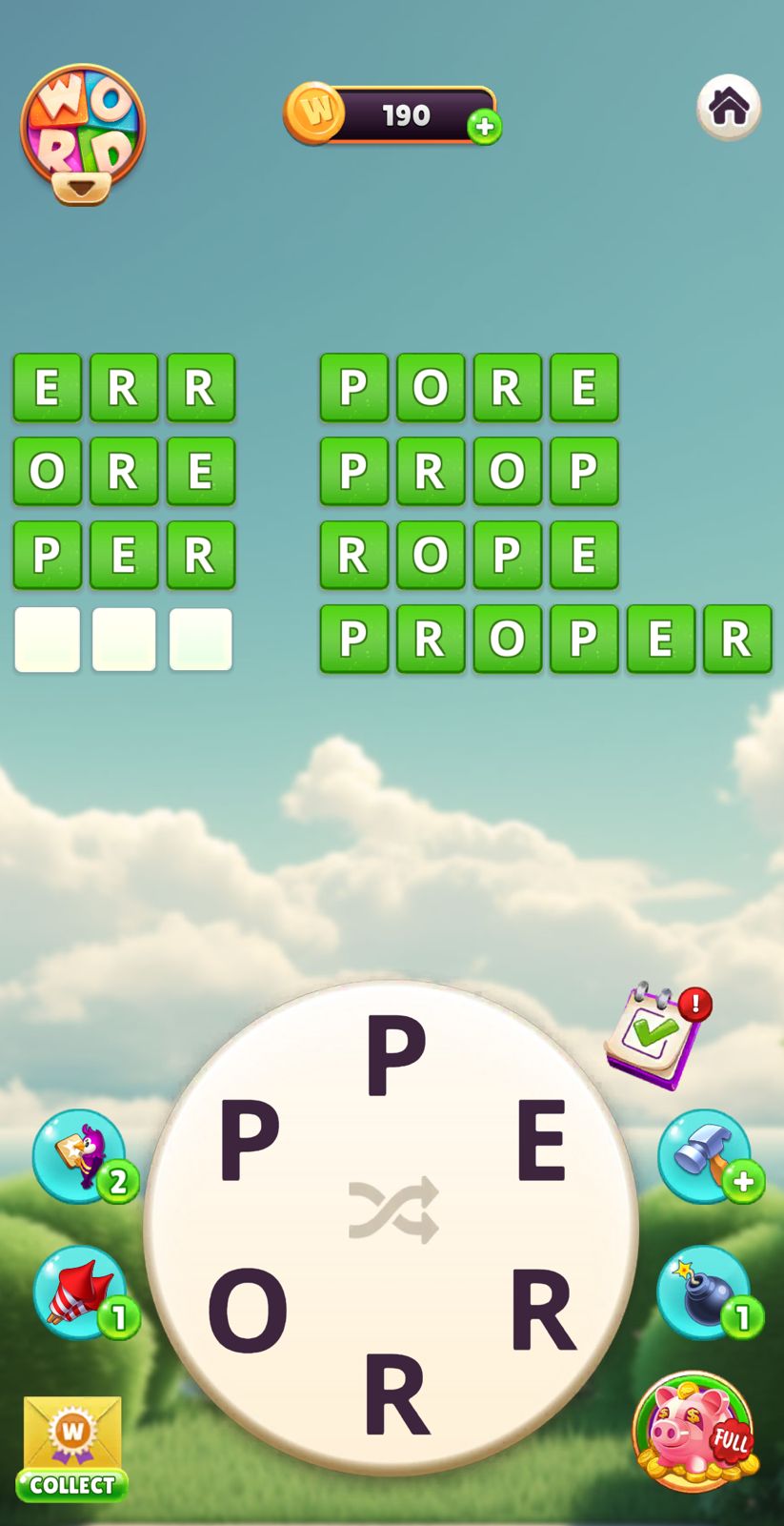
Task: Use the rocket booster
Action: [x=80, y=1292]
